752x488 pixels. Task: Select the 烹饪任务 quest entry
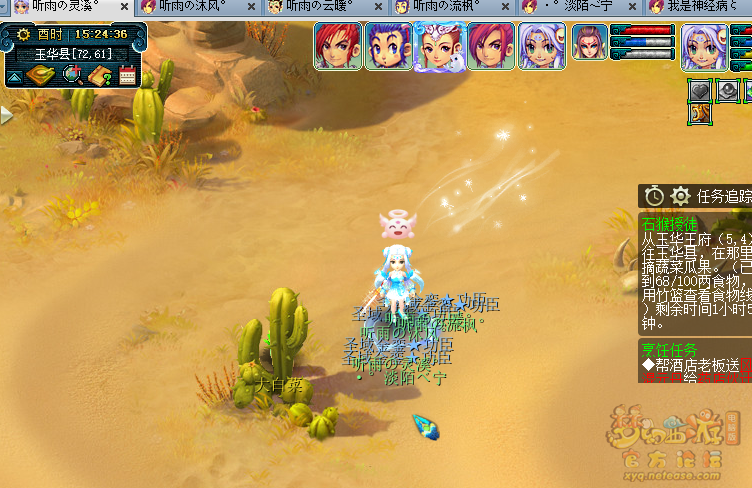coord(670,350)
